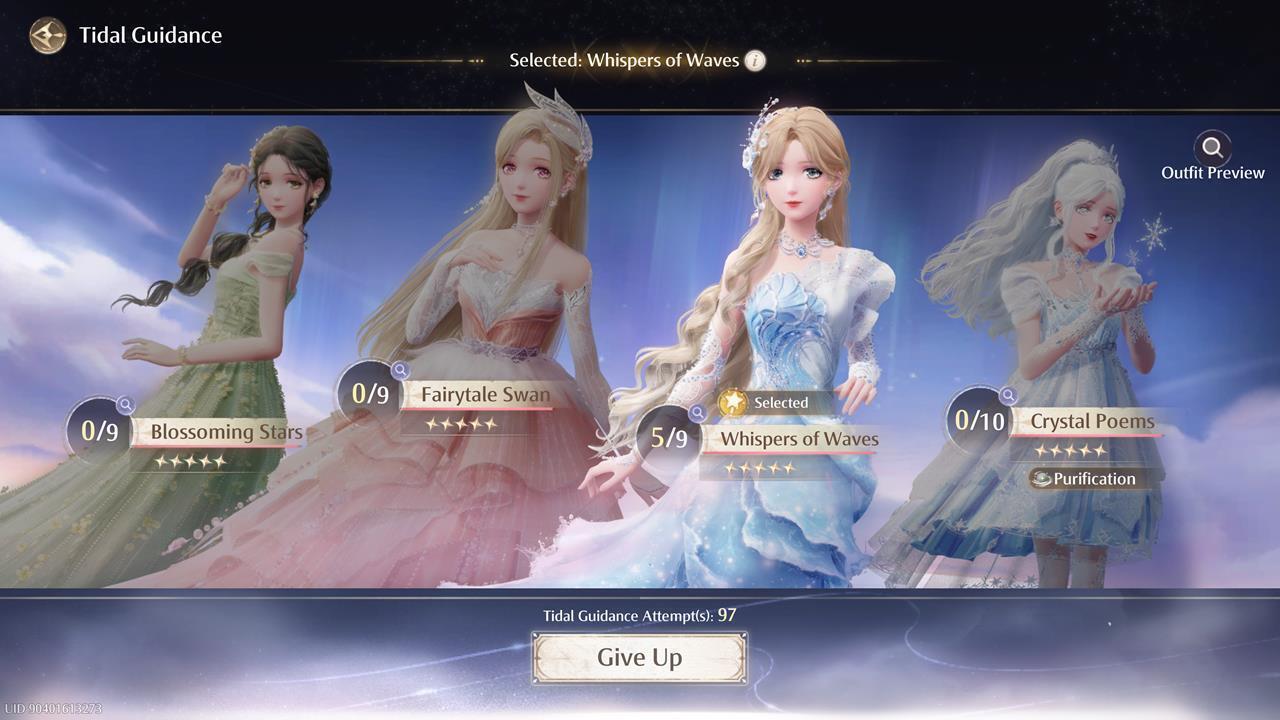The image size is (1280, 720).
Task: Zoom into the Fairytale Swan outfit preview
Action: click(x=398, y=372)
